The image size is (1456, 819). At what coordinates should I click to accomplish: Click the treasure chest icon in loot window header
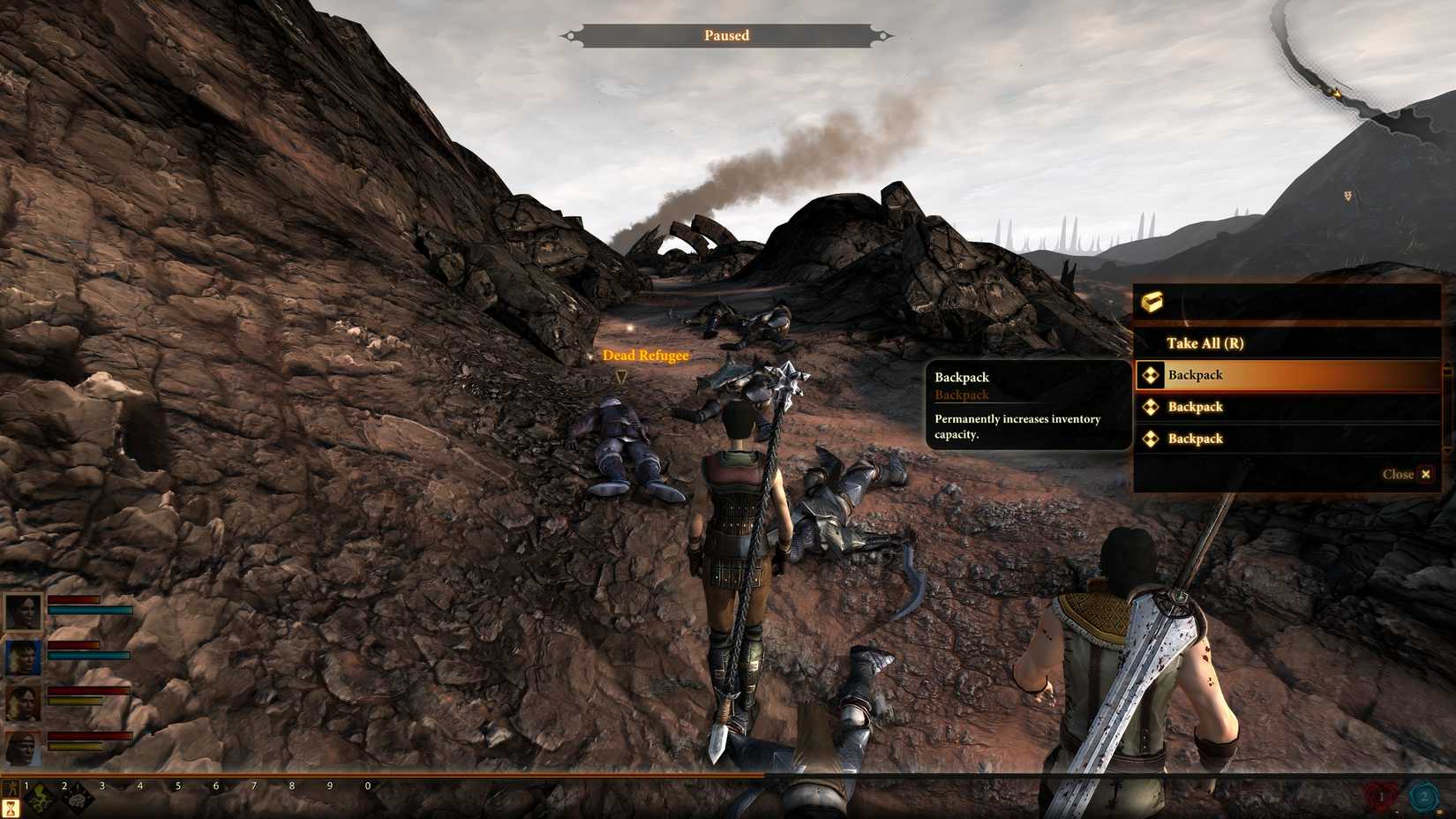tap(1152, 301)
